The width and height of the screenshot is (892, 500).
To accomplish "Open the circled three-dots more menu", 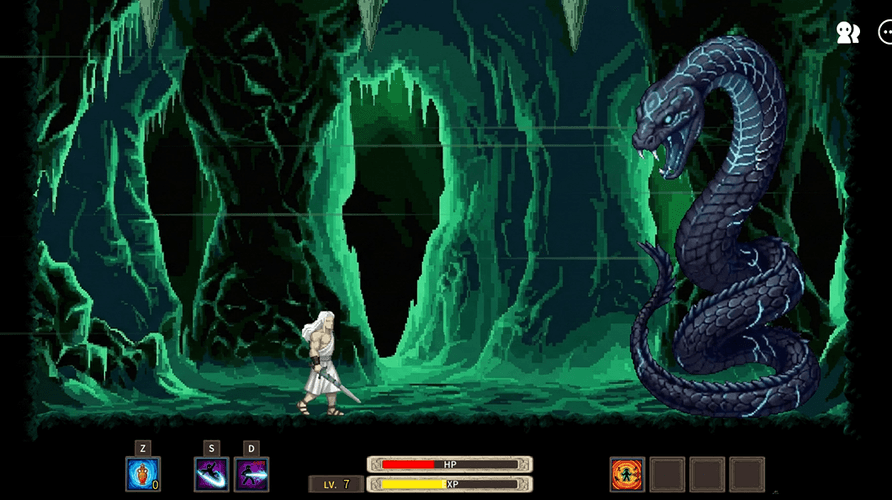I will tap(886, 33).
